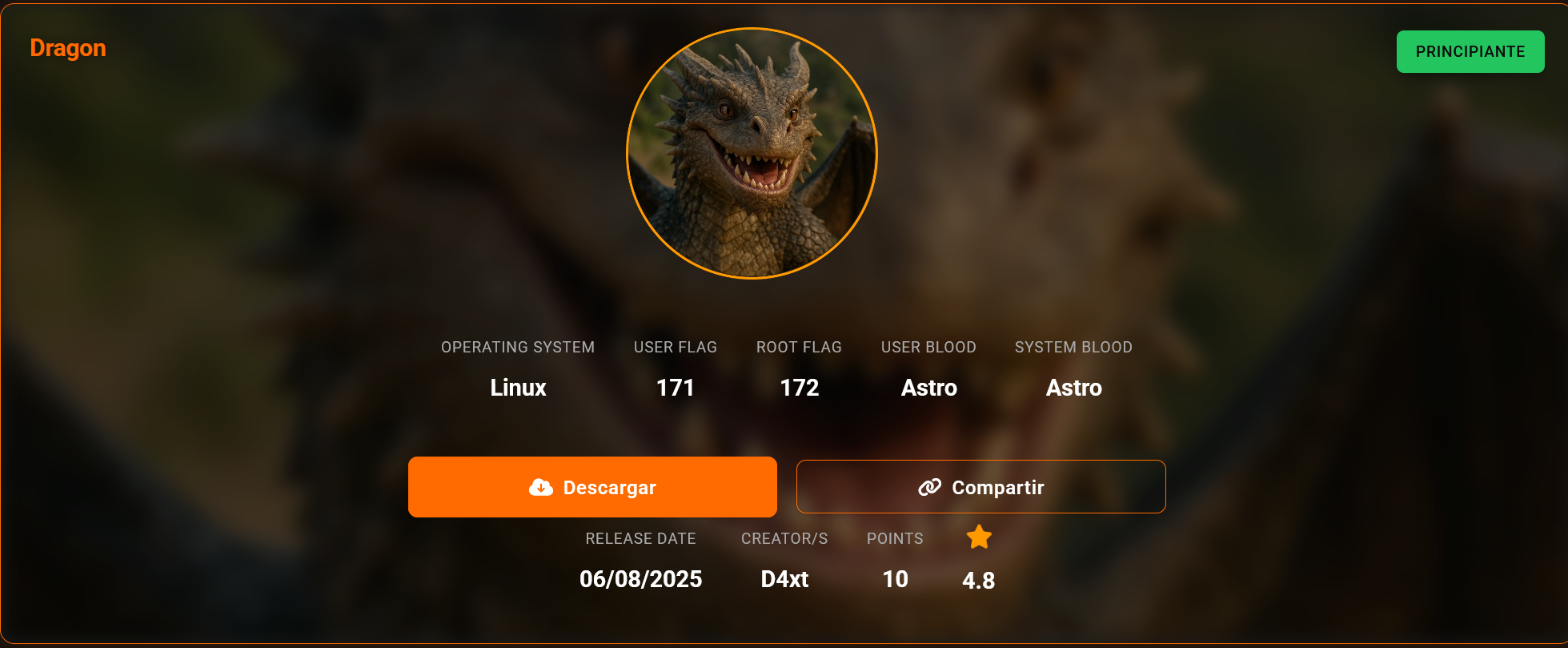Click the creator name D4xt

click(784, 578)
